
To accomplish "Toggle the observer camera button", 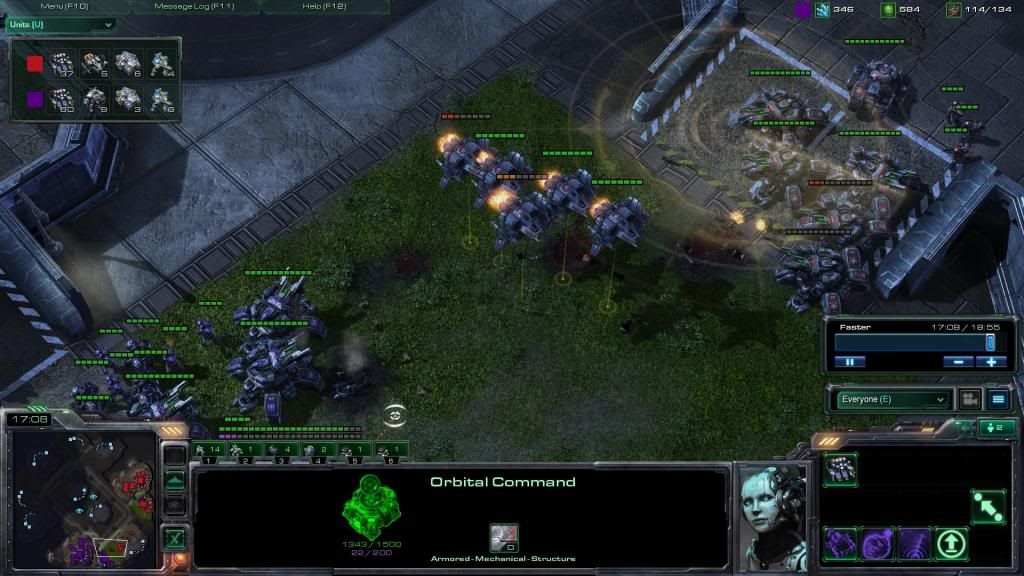I will point(969,399).
